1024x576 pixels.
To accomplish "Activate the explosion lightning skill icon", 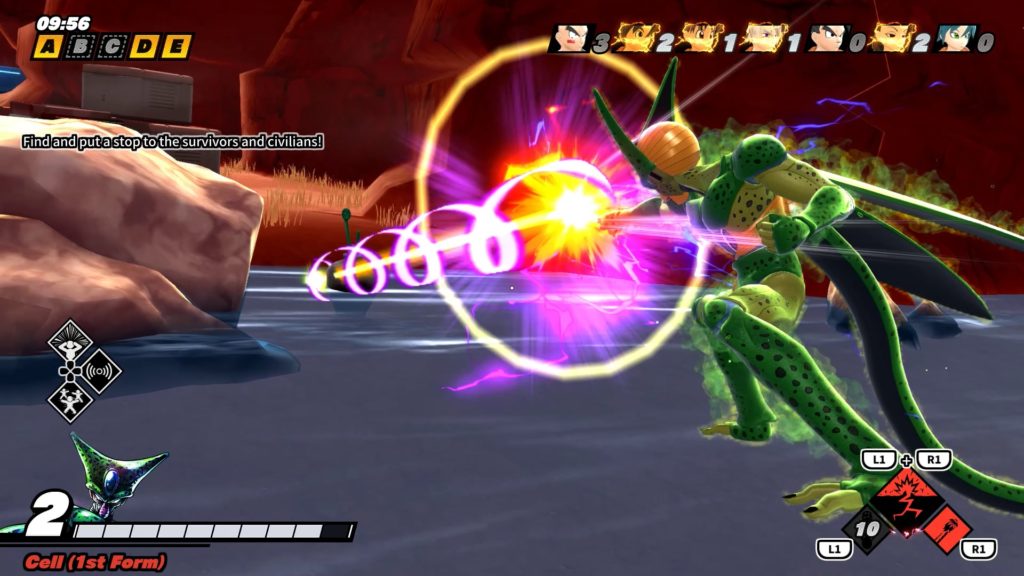I will (907, 494).
